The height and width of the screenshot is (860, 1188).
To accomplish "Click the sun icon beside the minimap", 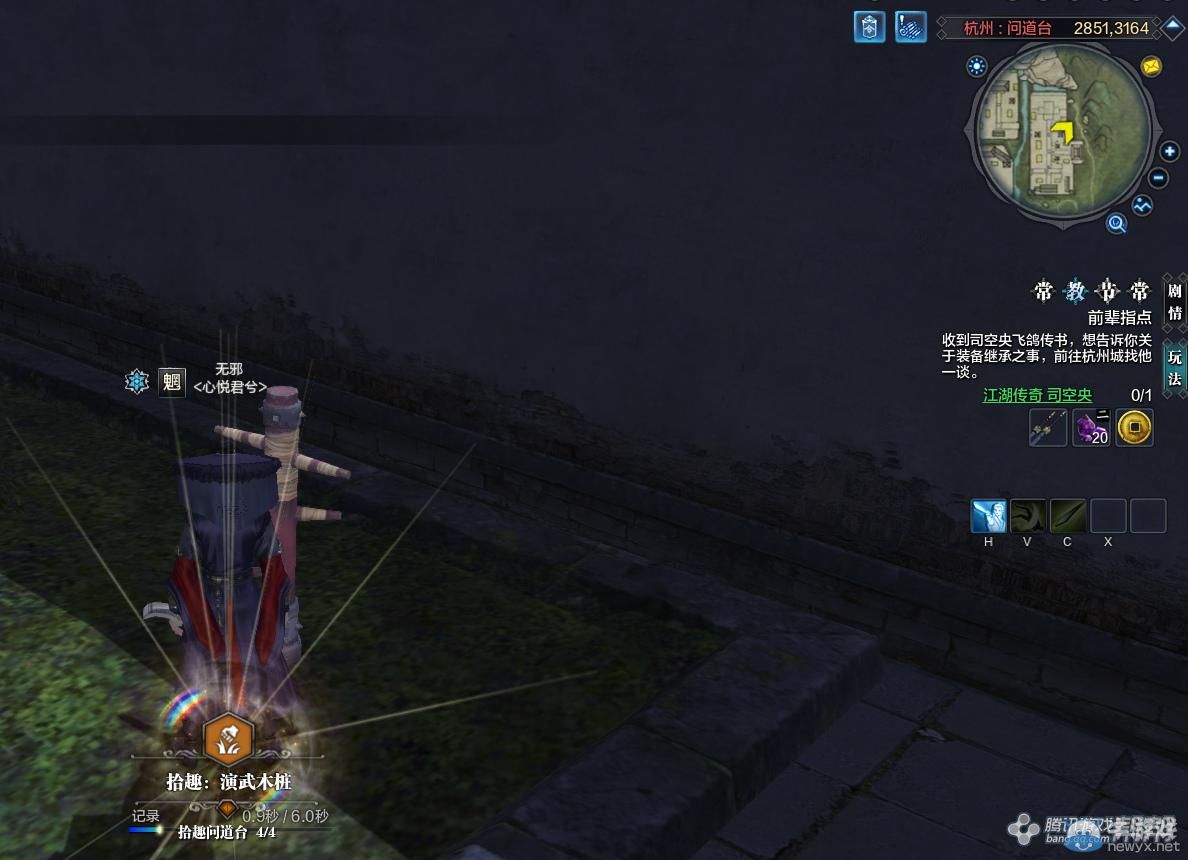I will (976, 67).
